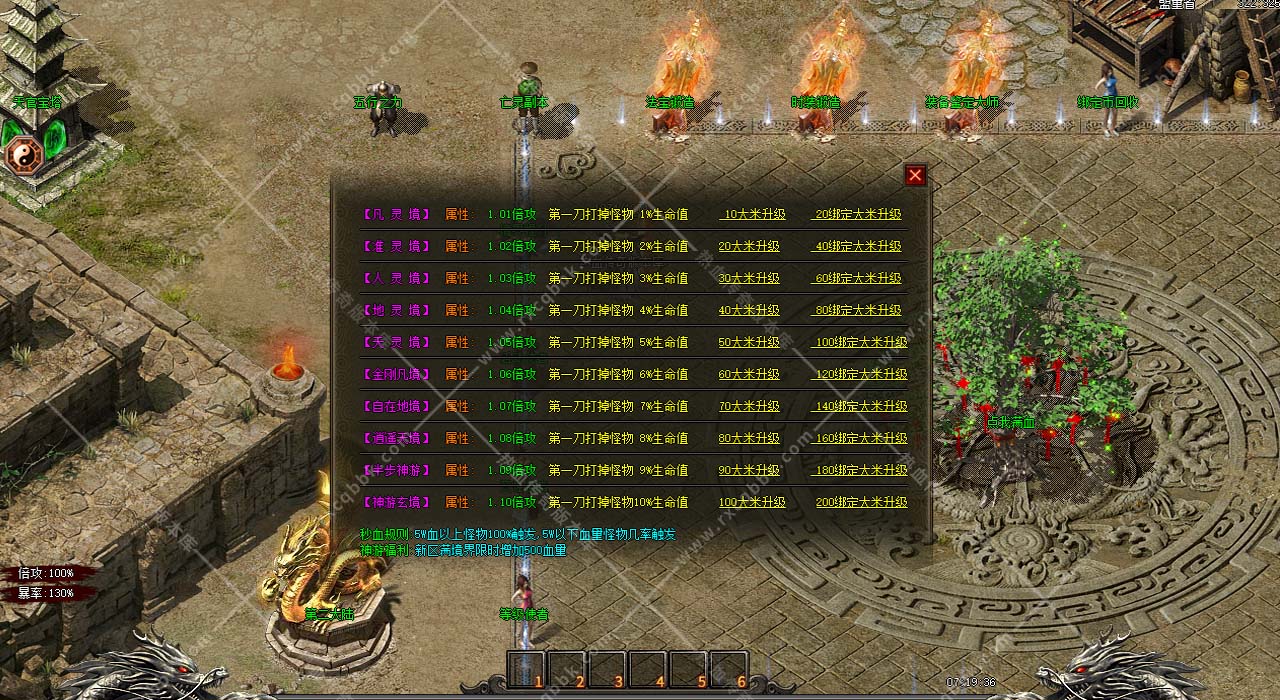Select the 20绑定大米升级 upgrade link
The height and width of the screenshot is (700, 1280).
point(858,214)
